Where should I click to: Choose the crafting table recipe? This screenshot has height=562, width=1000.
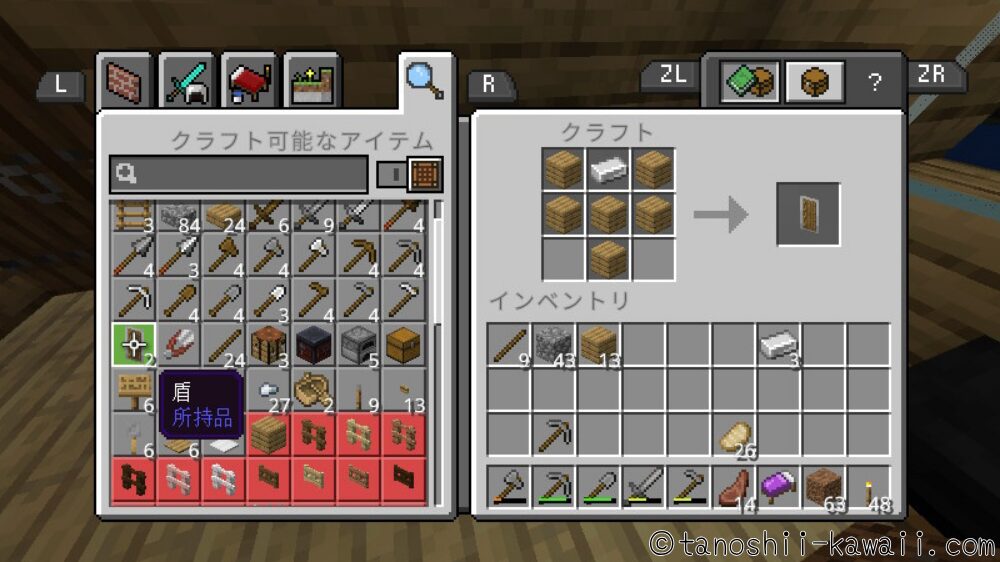[x=268, y=344]
